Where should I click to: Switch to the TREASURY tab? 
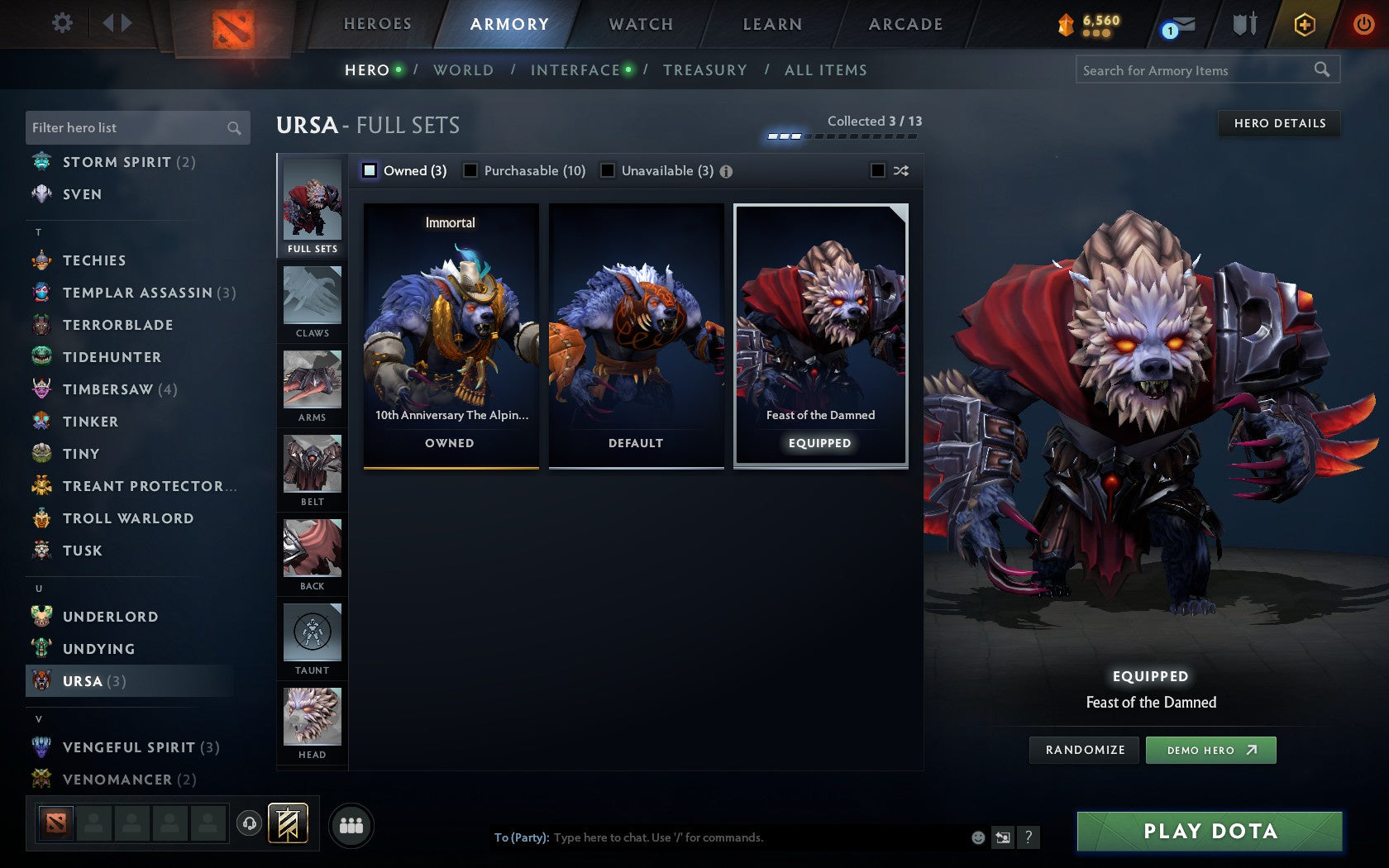tap(705, 70)
